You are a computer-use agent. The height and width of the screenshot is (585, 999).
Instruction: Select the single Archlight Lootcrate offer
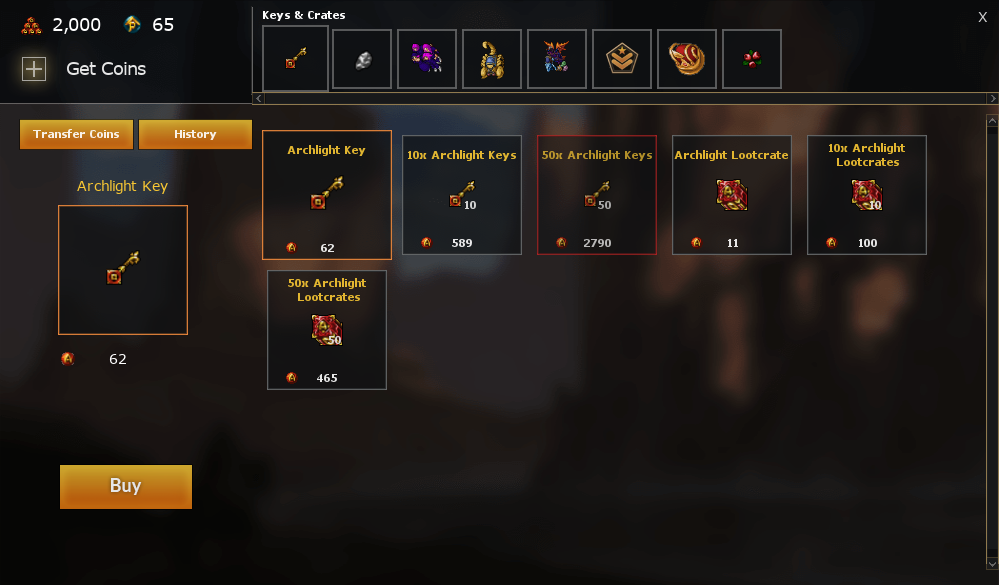[x=732, y=194]
